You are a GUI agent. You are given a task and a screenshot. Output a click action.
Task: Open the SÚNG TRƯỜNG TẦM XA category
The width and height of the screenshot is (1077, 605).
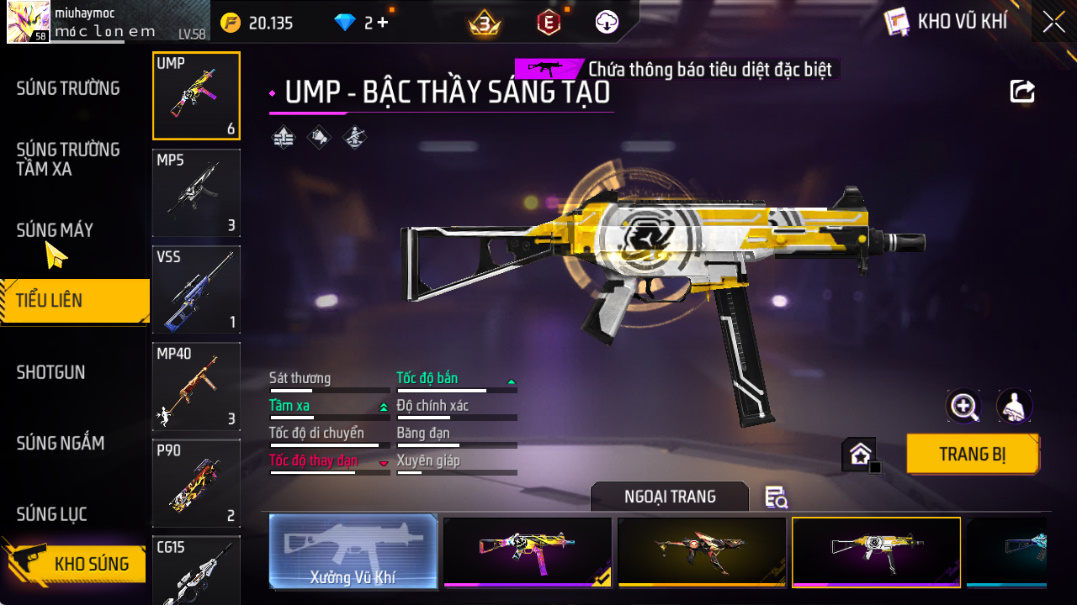[68, 159]
